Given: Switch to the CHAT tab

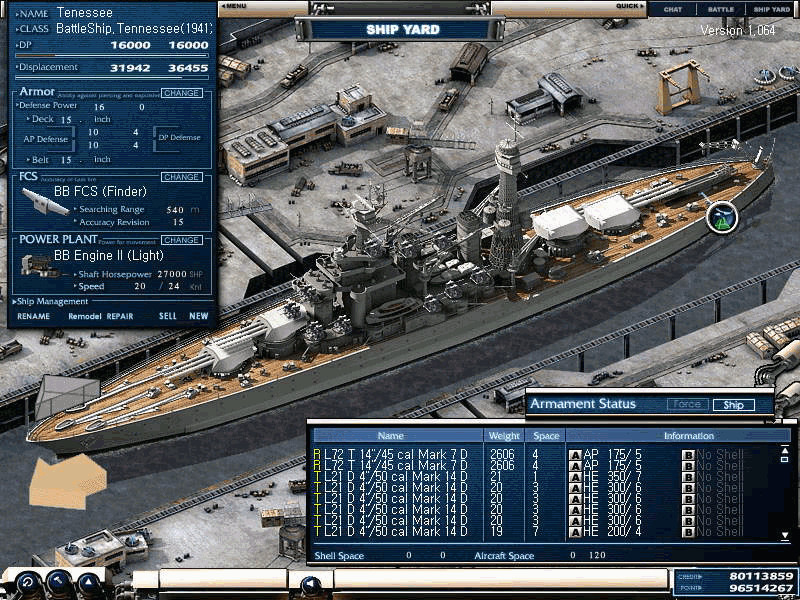Looking at the screenshot, I should pos(673,9).
